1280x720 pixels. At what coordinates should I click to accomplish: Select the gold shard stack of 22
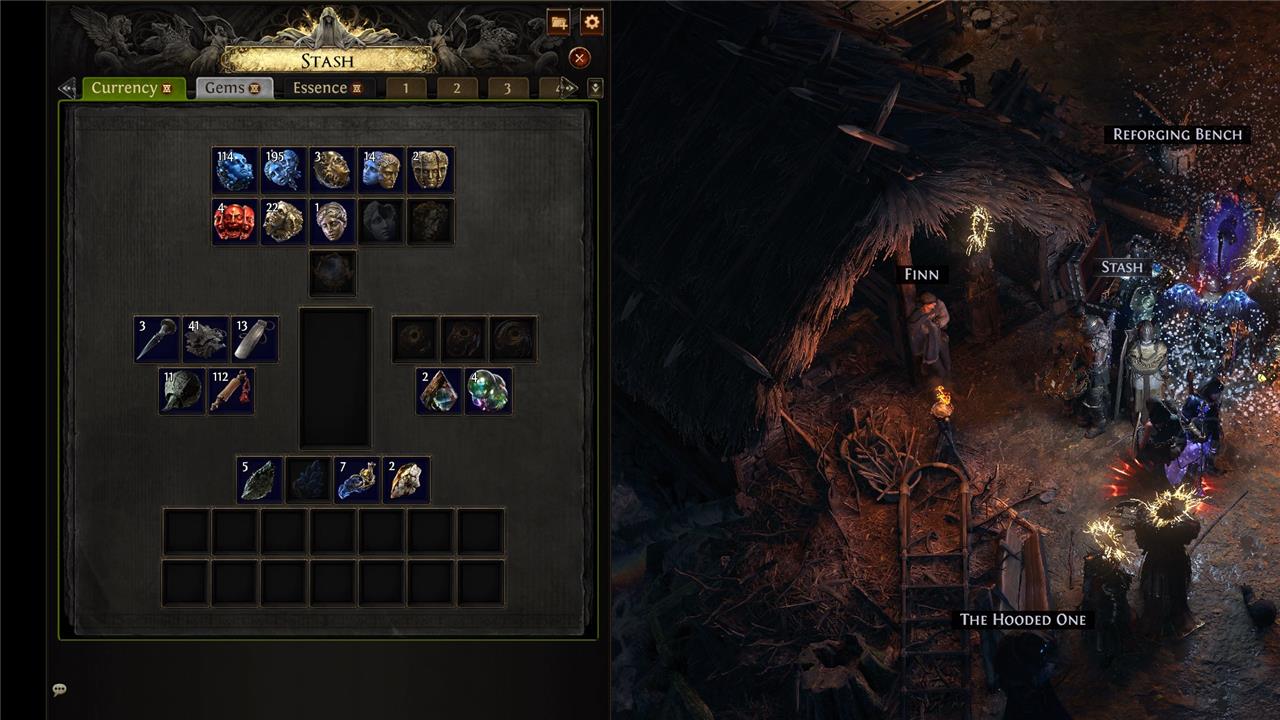pos(284,222)
